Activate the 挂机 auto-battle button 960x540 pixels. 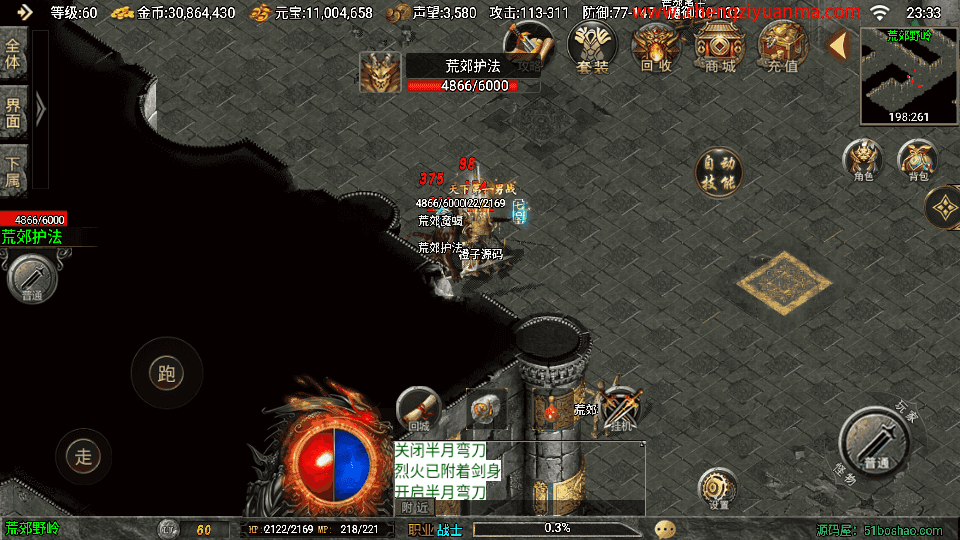[x=620, y=408]
